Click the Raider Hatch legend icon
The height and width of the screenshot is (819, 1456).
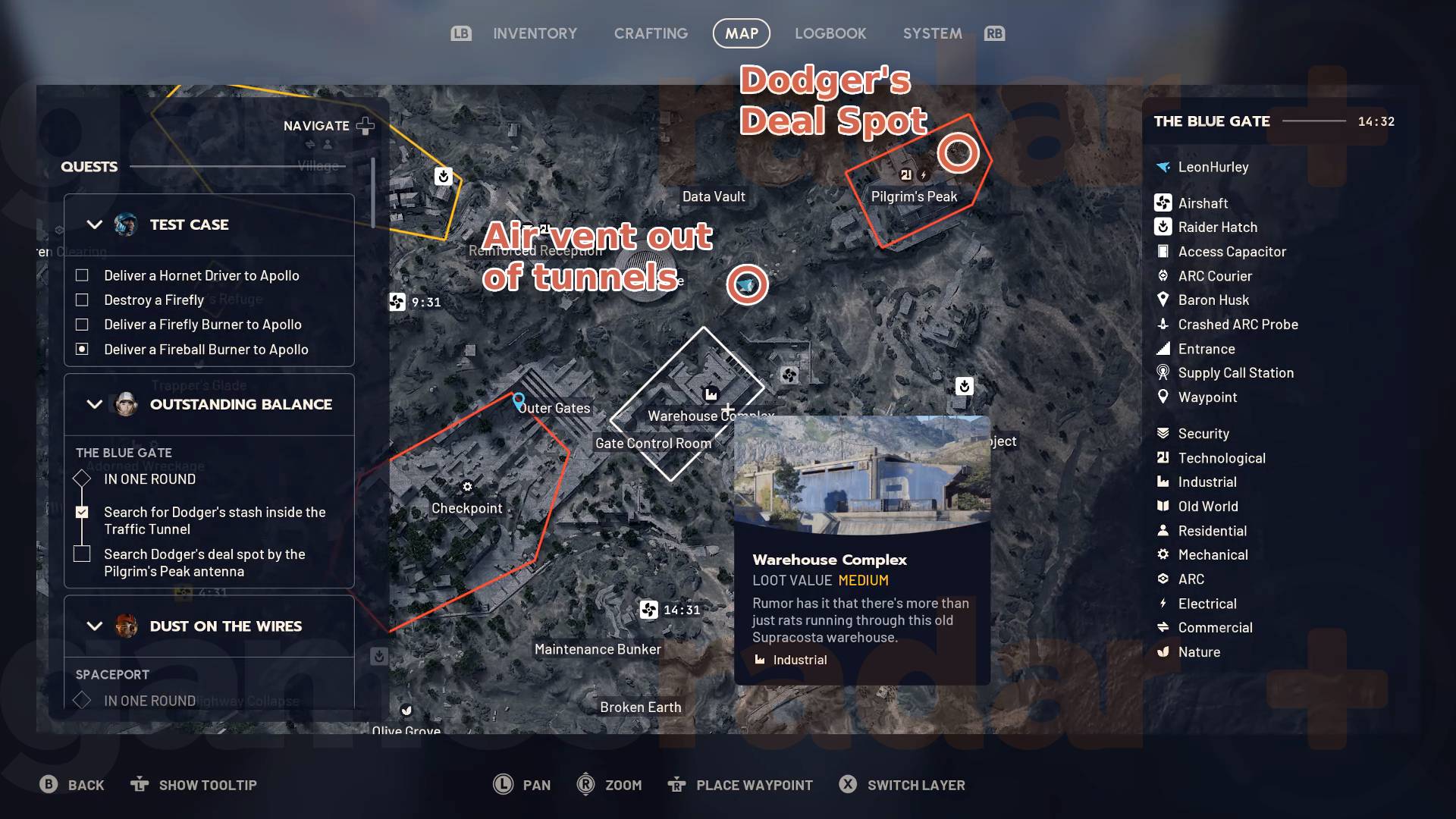click(1163, 227)
